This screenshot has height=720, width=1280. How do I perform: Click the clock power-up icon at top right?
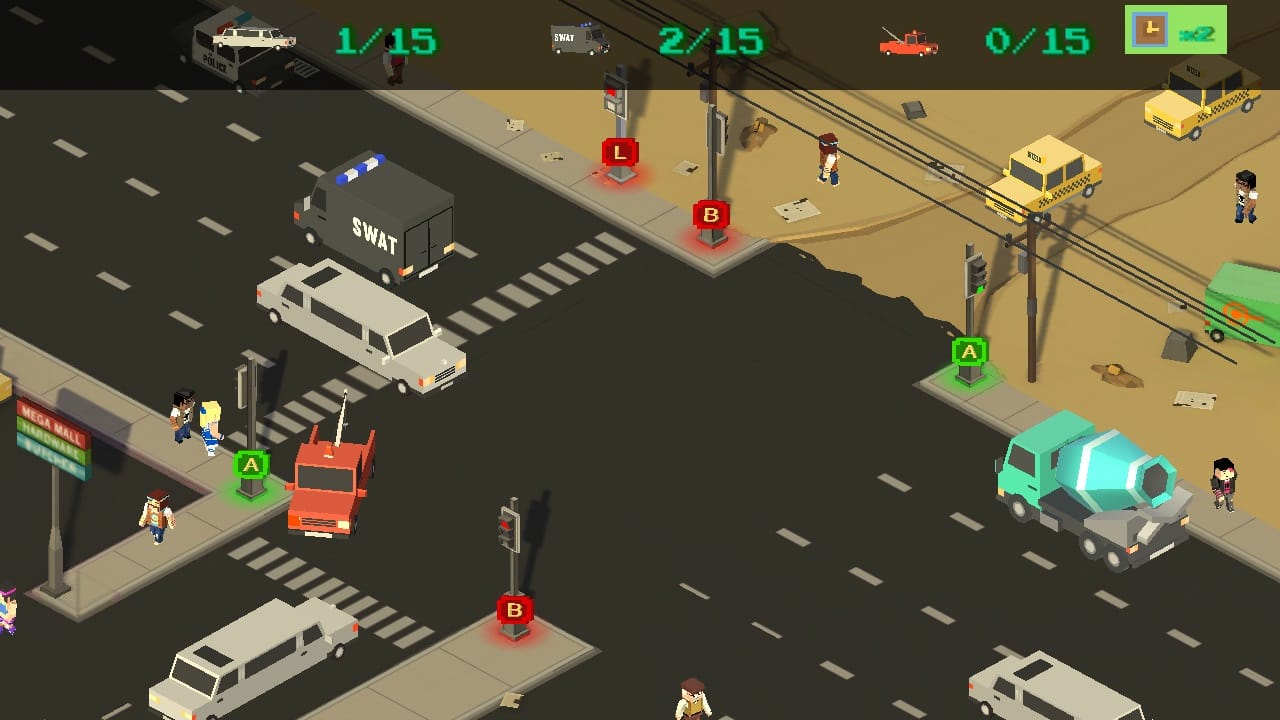tap(1152, 30)
